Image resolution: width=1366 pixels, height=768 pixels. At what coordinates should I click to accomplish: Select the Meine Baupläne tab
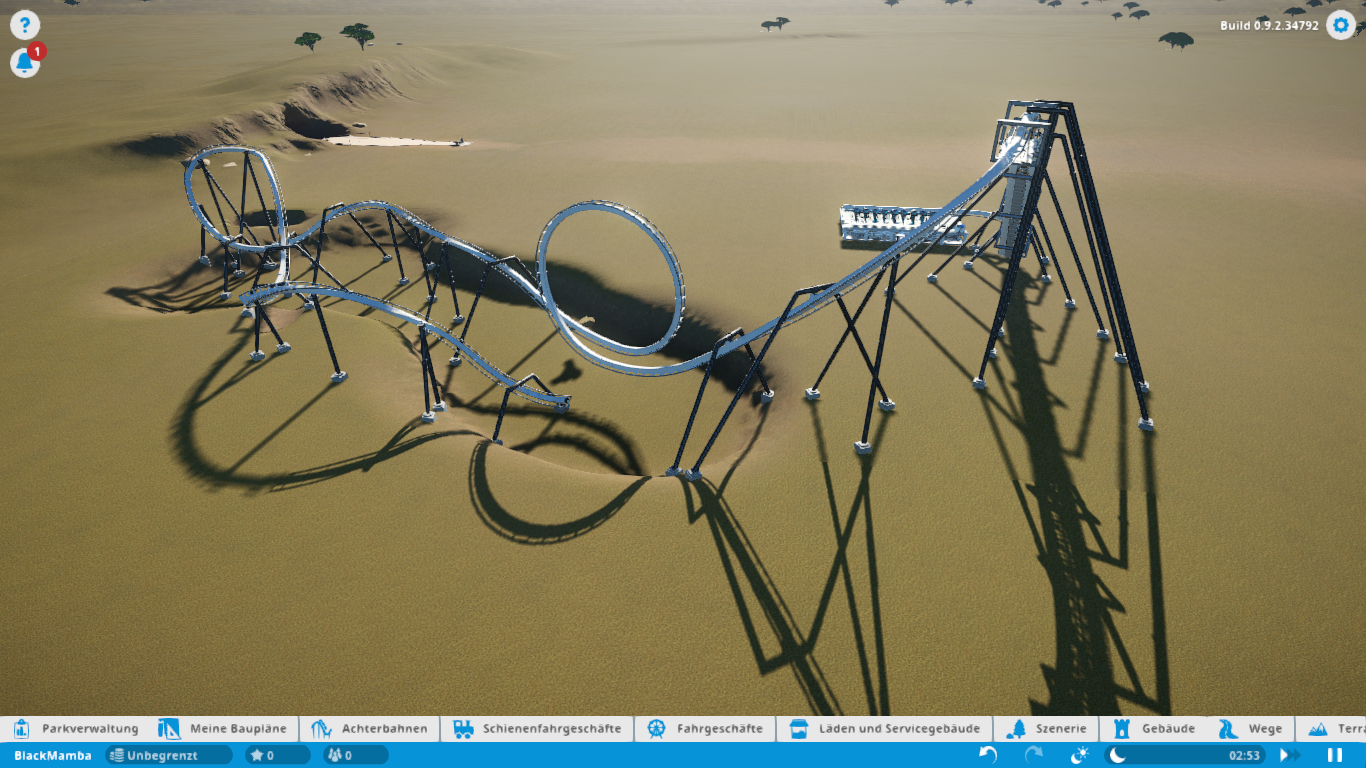225,729
